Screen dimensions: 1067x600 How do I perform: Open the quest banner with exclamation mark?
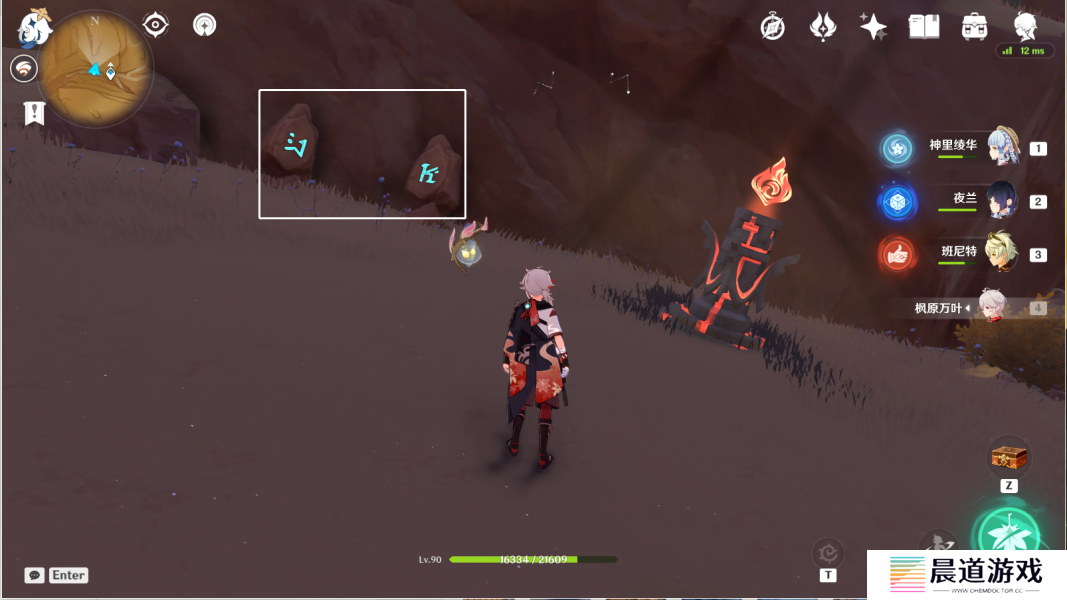pyautogui.click(x=35, y=113)
